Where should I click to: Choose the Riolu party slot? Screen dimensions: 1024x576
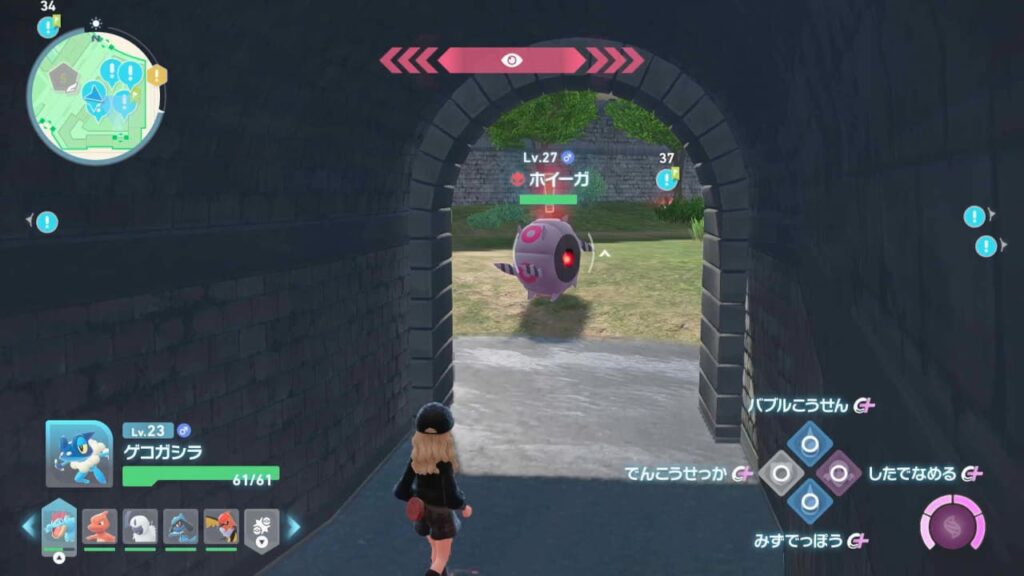click(x=181, y=526)
